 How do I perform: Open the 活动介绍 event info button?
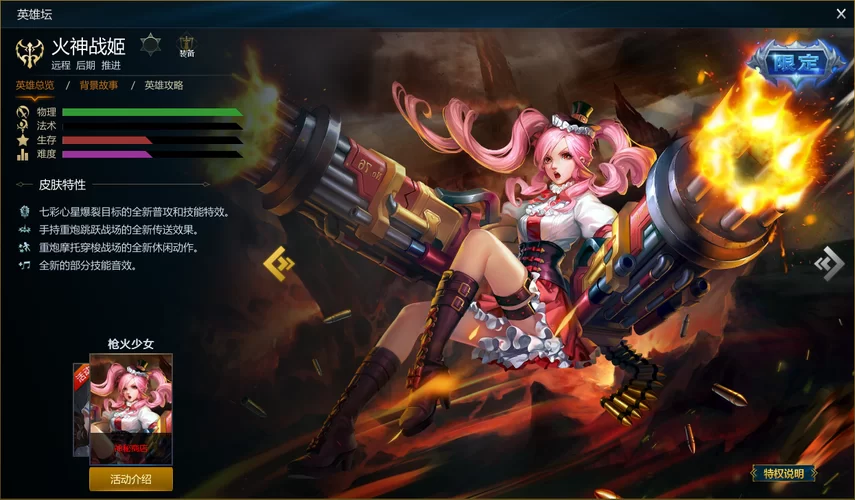131,479
